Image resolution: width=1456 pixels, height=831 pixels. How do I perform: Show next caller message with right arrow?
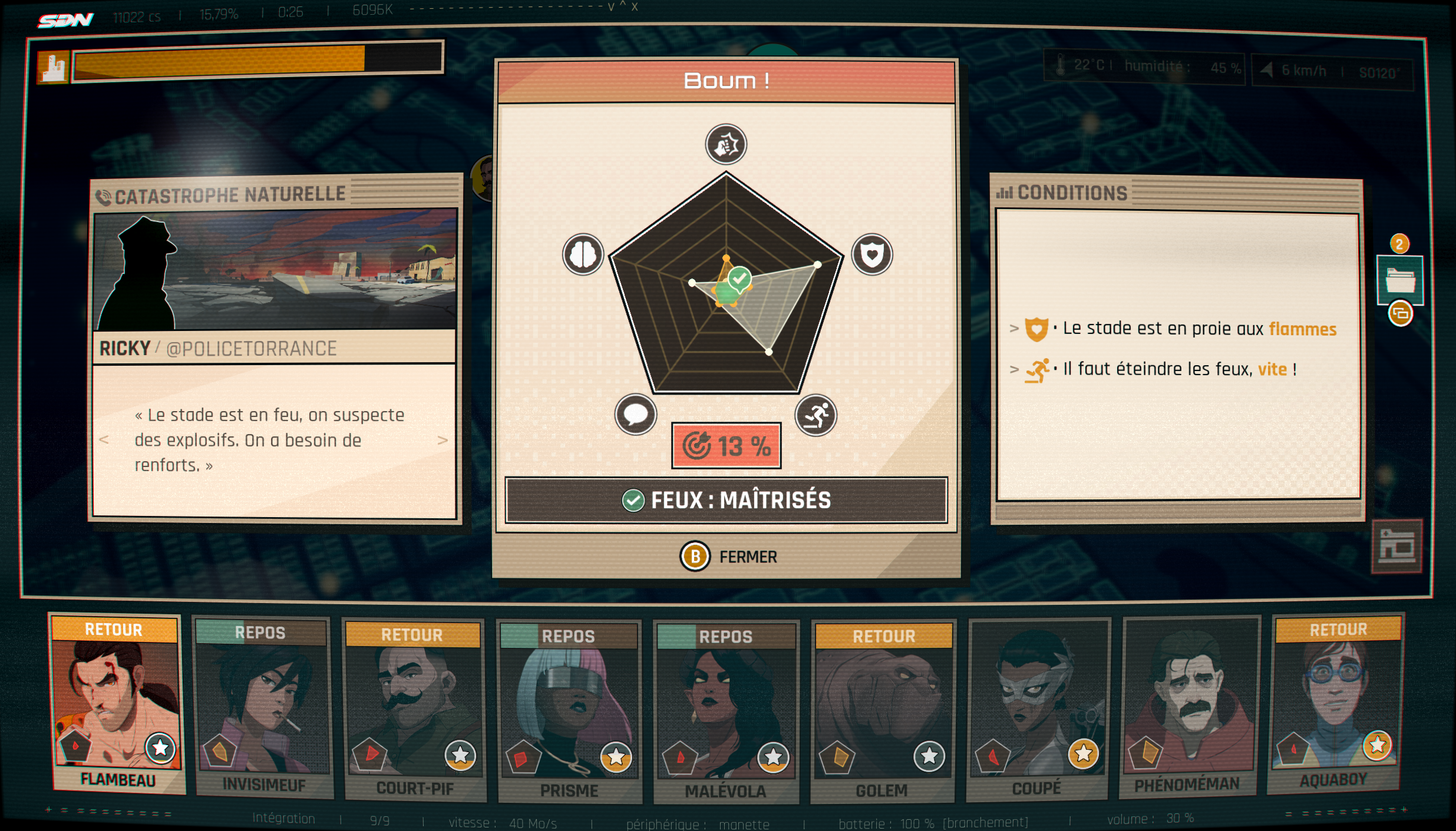tap(443, 440)
